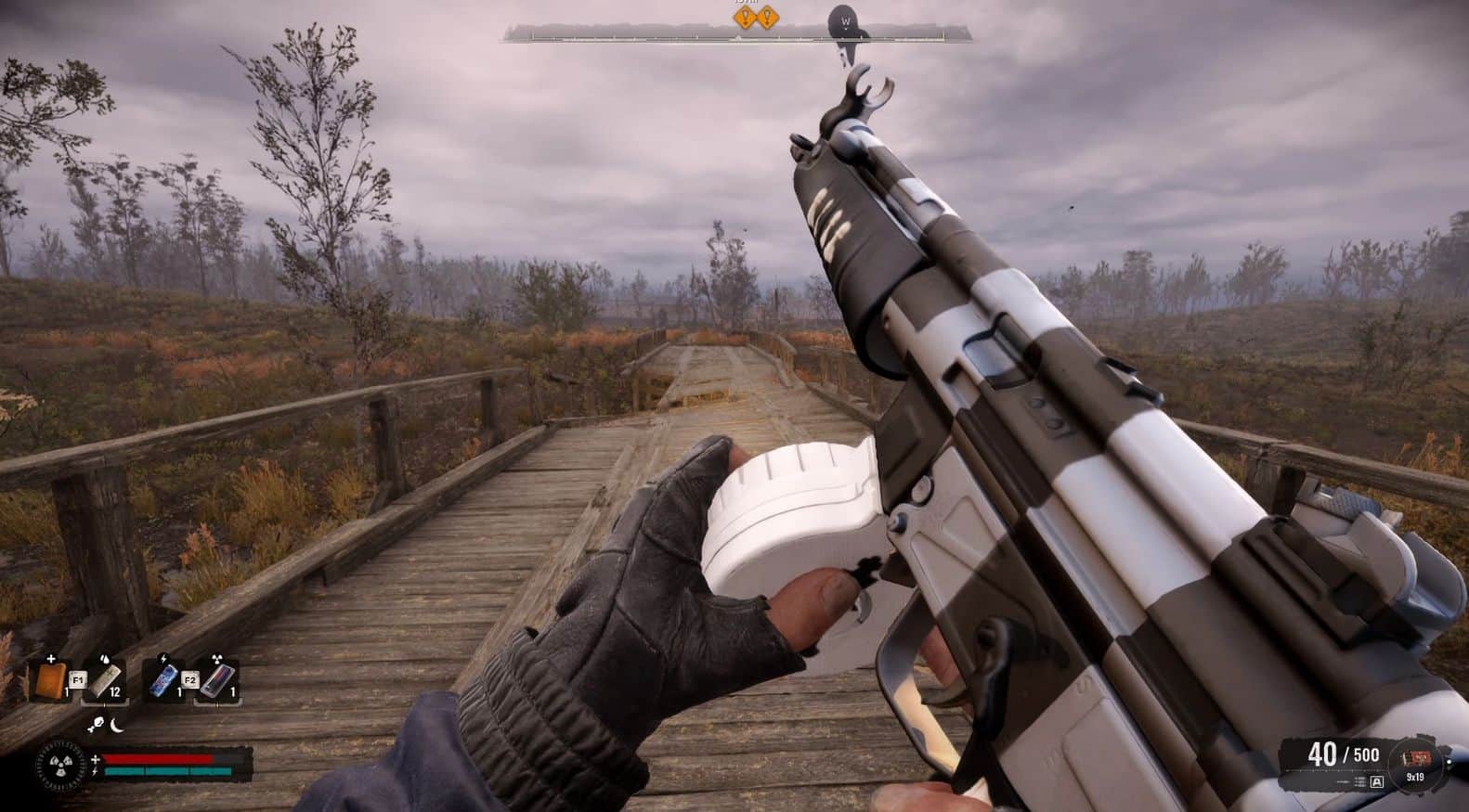Click the hunger status icon
The width and height of the screenshot is (1469, 812).
click(96, 723)
